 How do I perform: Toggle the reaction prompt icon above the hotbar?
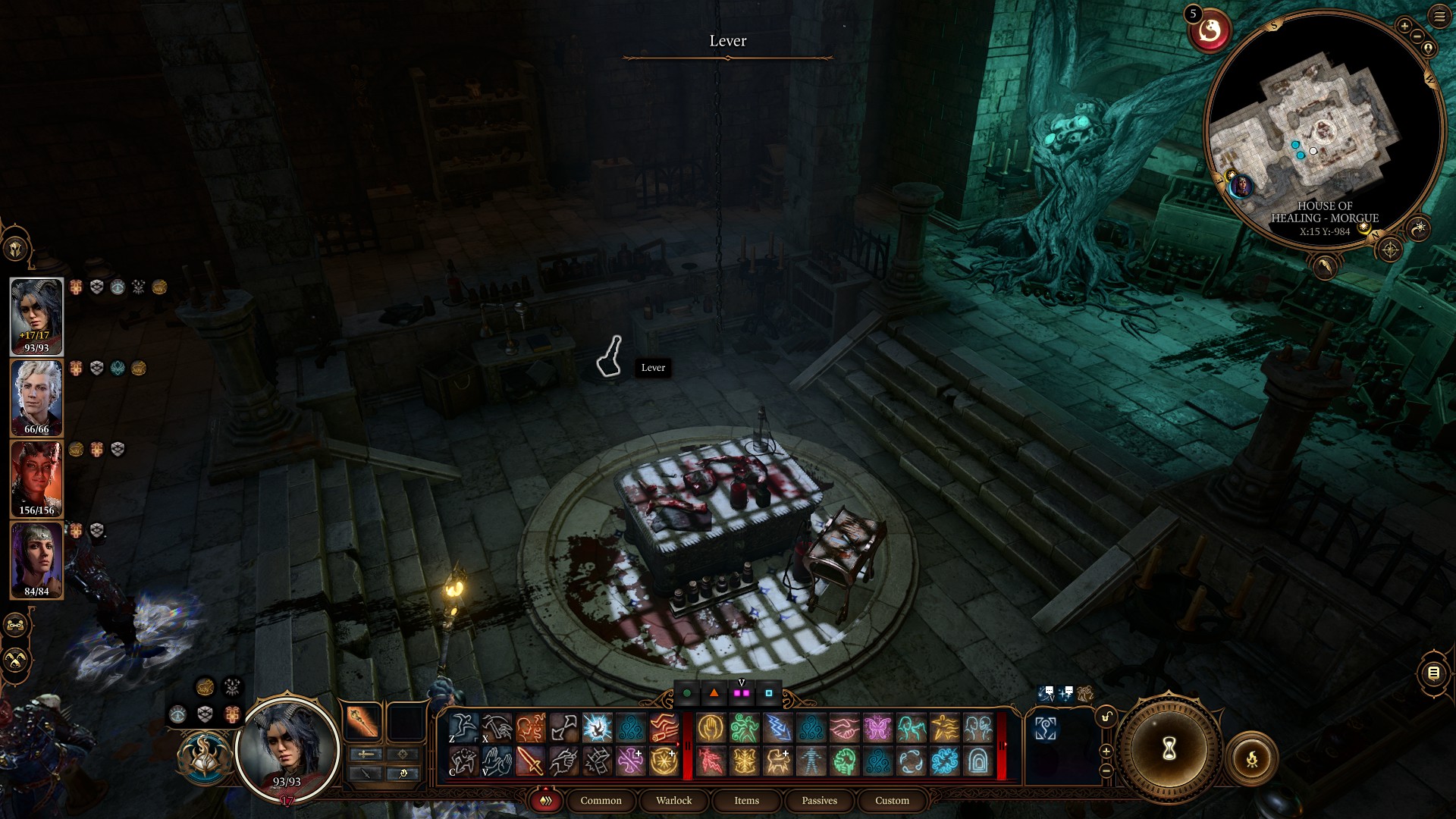tap(1044, 693)
